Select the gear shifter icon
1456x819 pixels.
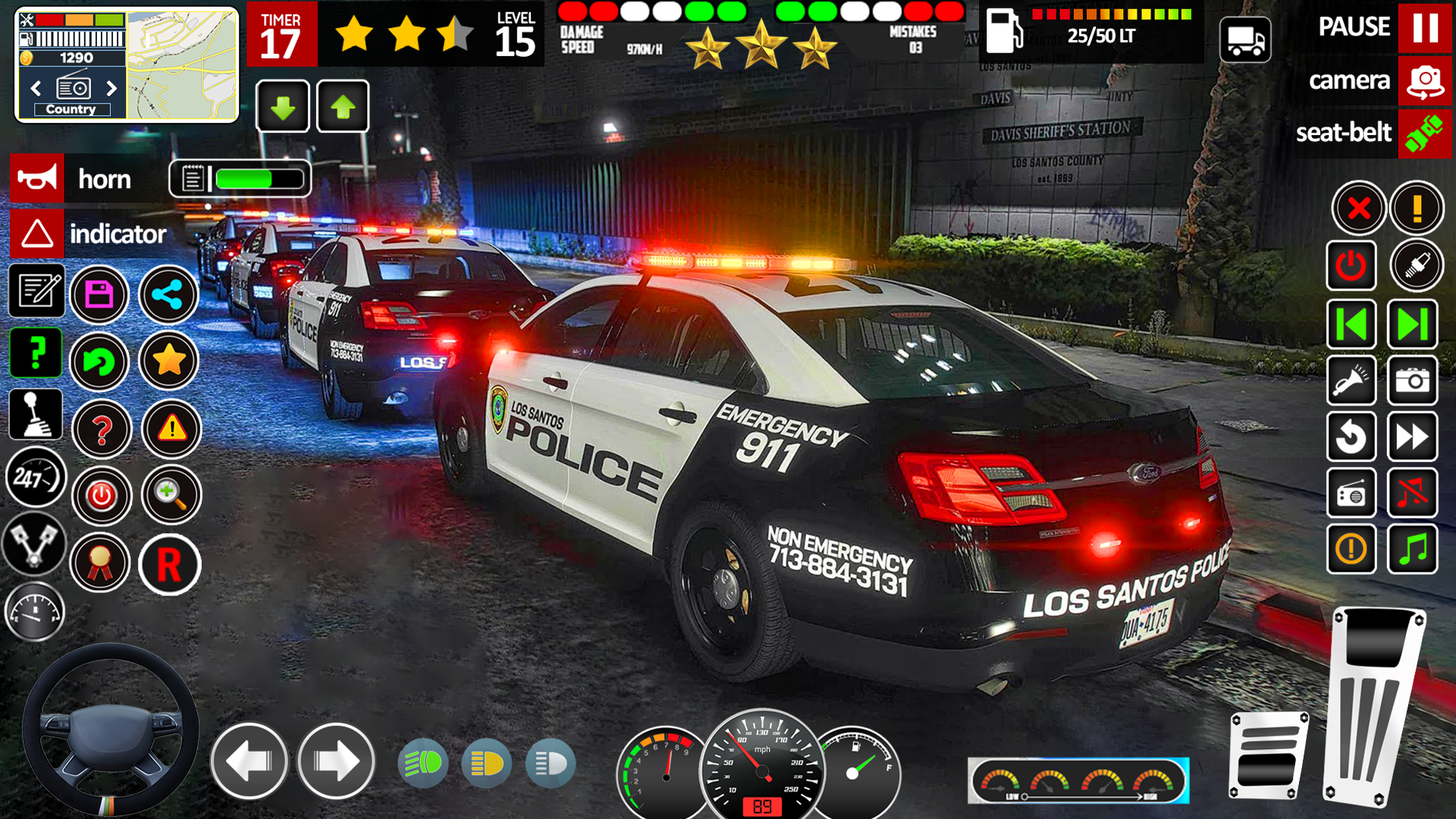coord(34,413)
